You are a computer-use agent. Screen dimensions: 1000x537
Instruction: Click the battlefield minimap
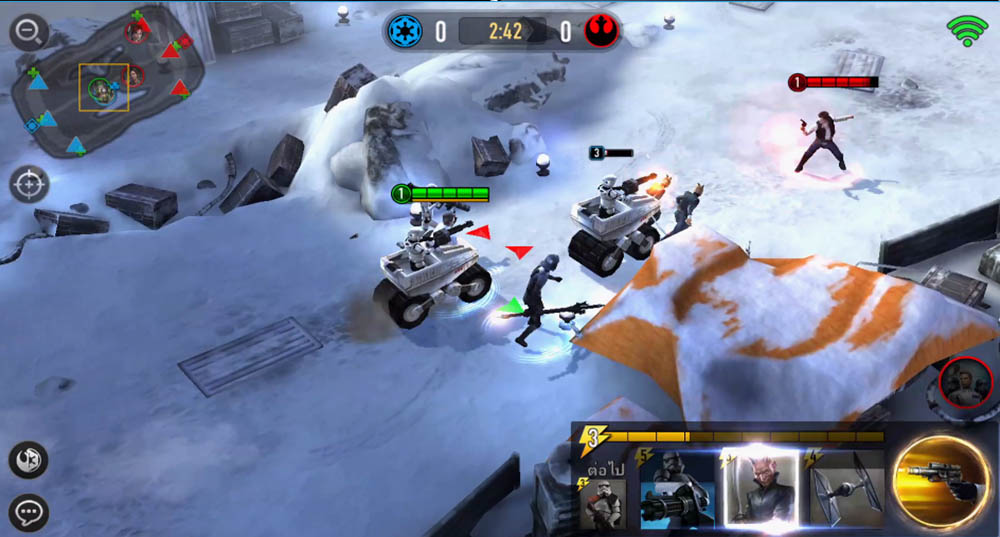click(x=110, y=83)
